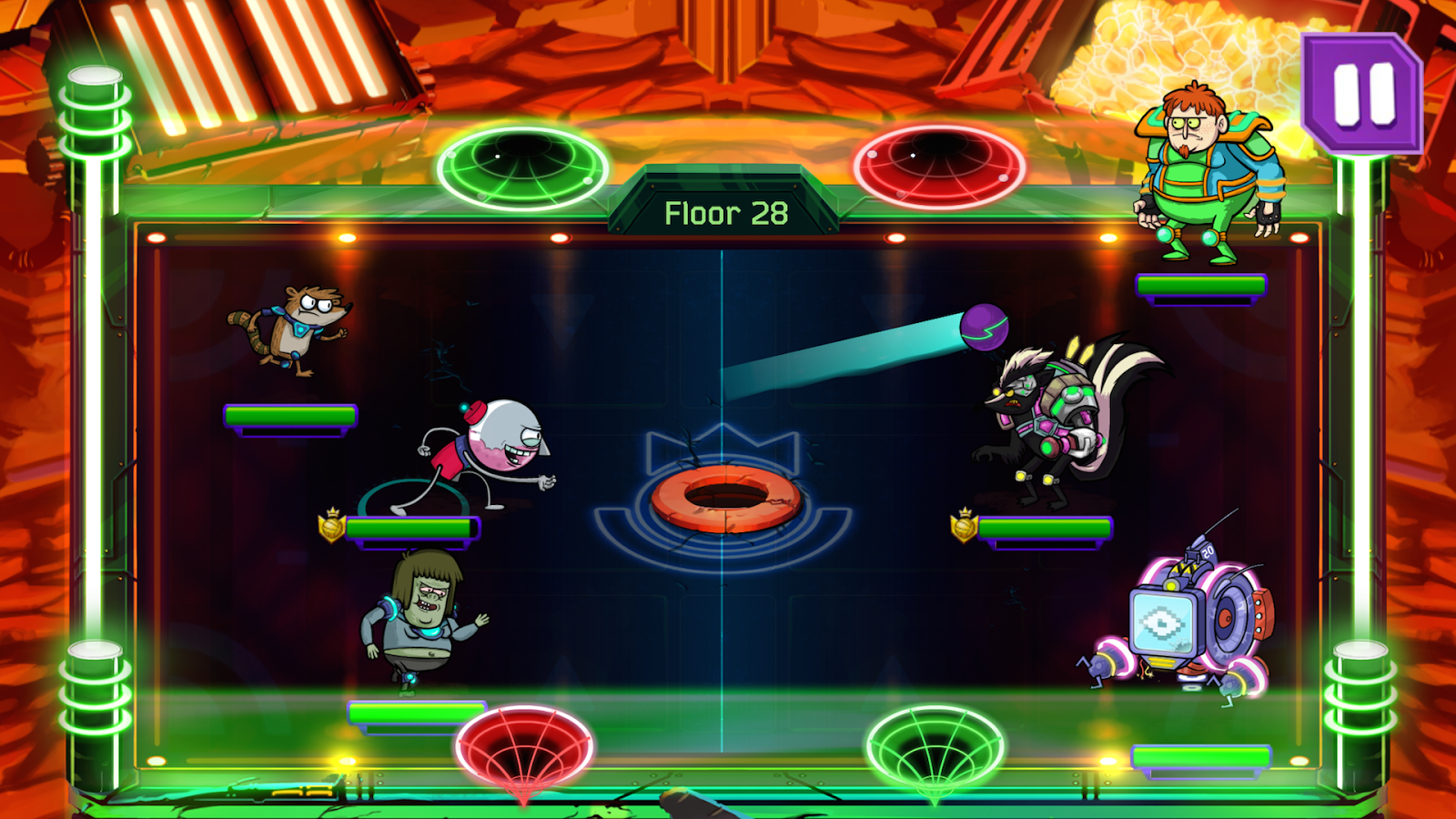Tap the purple platform under the boss
The image size is (1456, 819).
click(1201, 287)
